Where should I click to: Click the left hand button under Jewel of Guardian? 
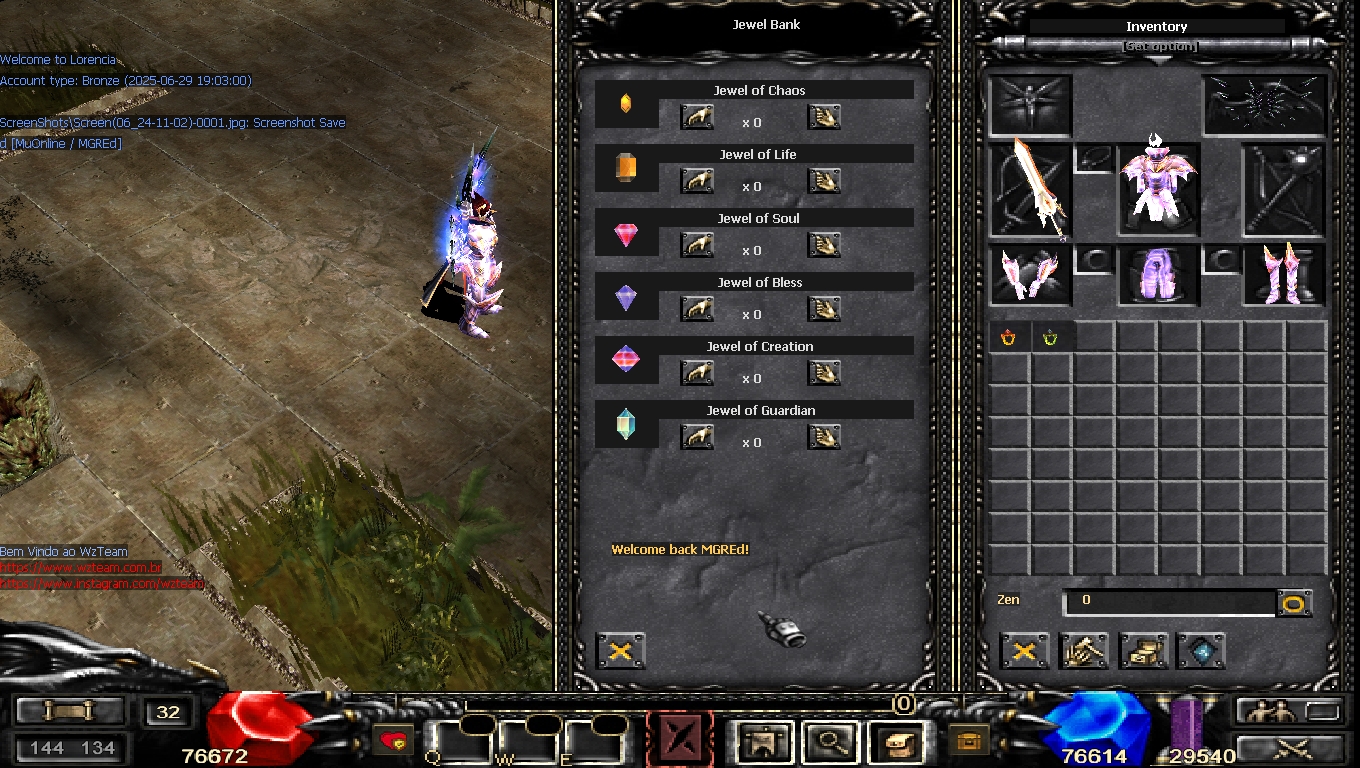click(x=697, y=438)
